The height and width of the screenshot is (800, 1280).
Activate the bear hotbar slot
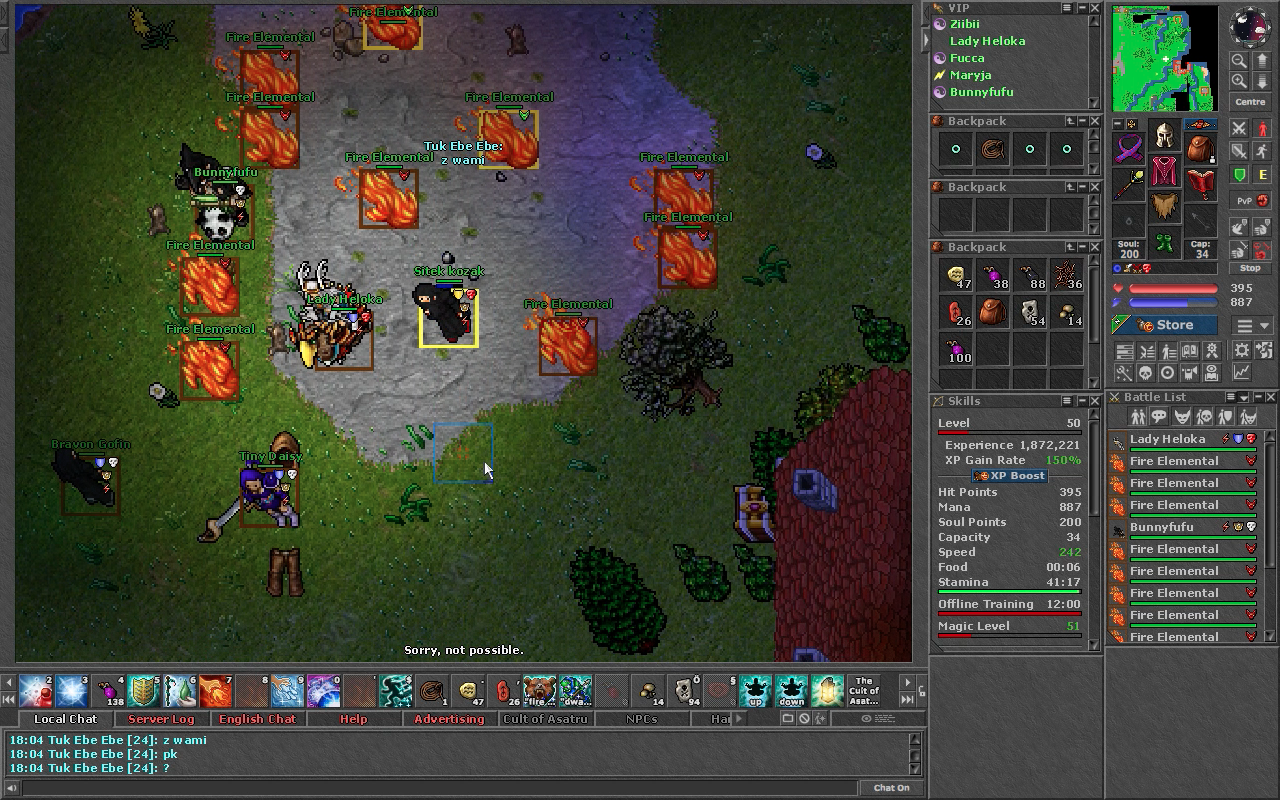point(539,690)
